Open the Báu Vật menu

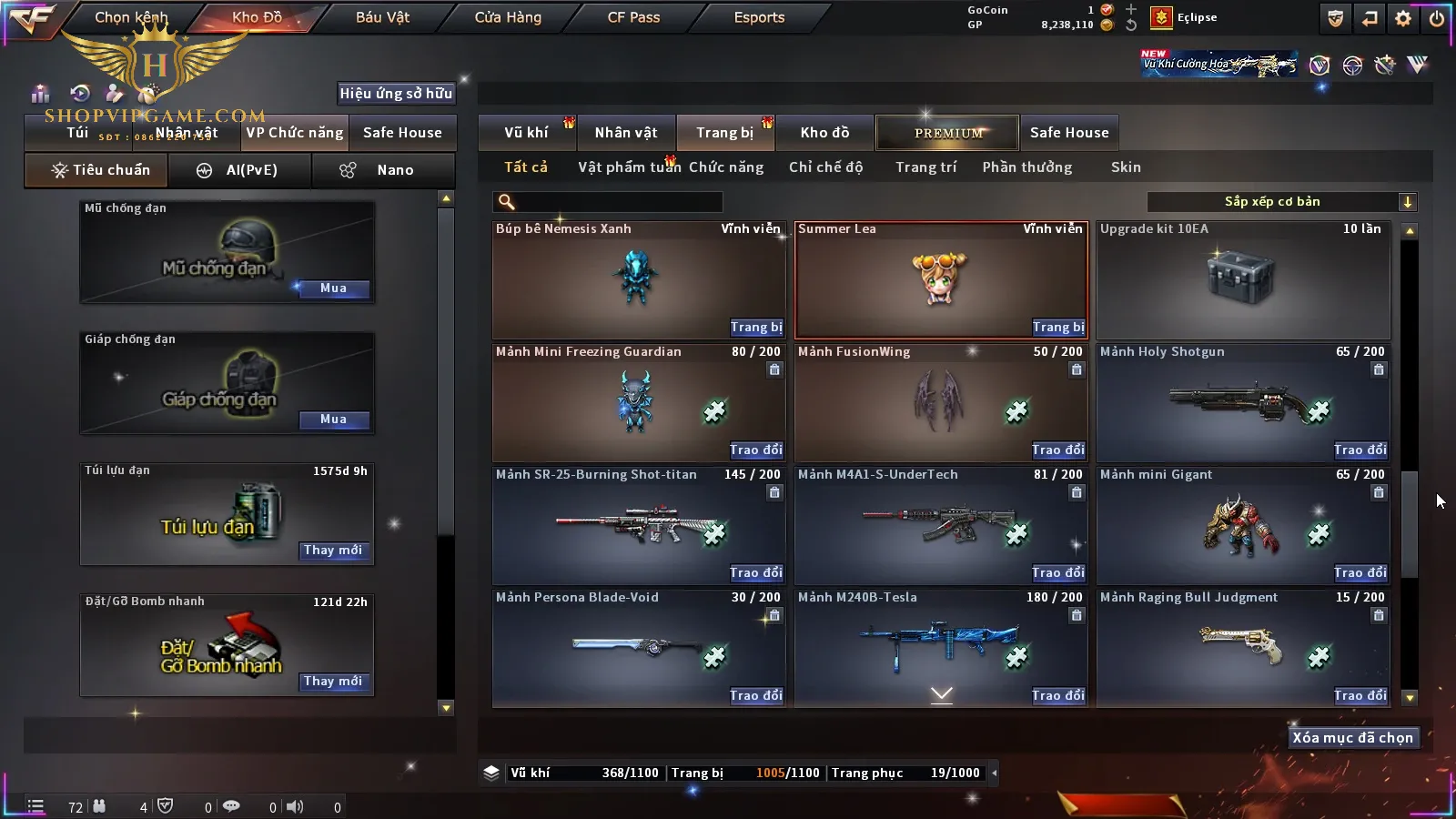pyautogui.click(x=382, y=17)
